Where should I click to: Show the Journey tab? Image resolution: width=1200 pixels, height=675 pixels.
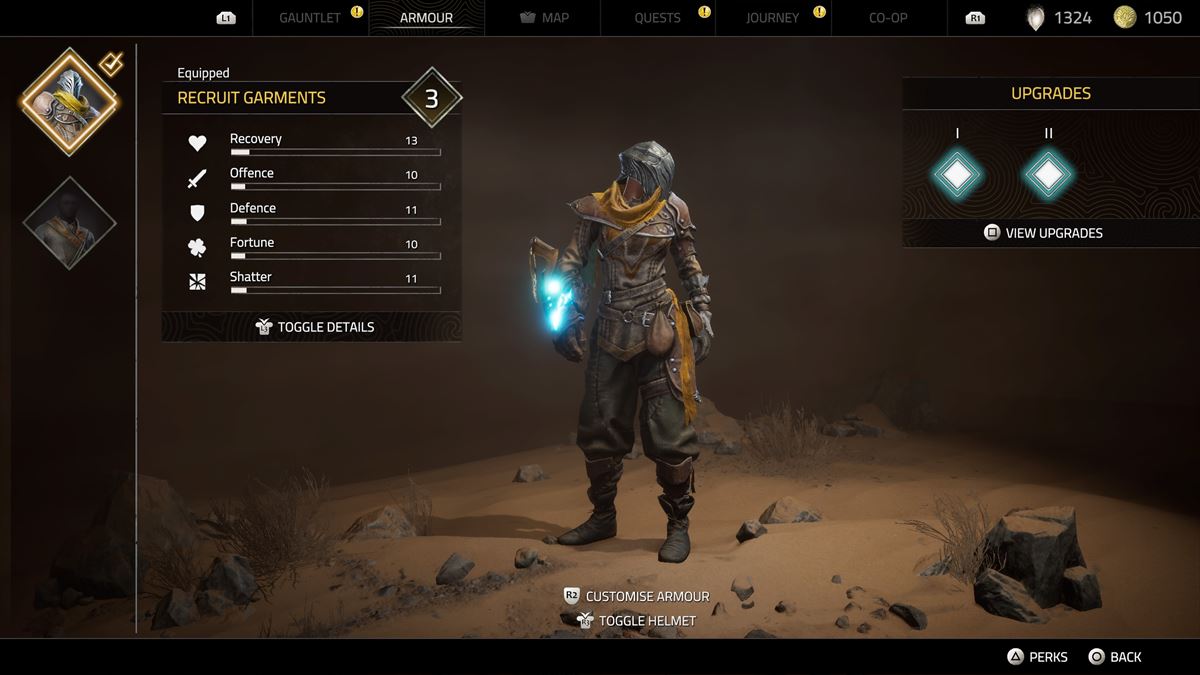[772, 18]
